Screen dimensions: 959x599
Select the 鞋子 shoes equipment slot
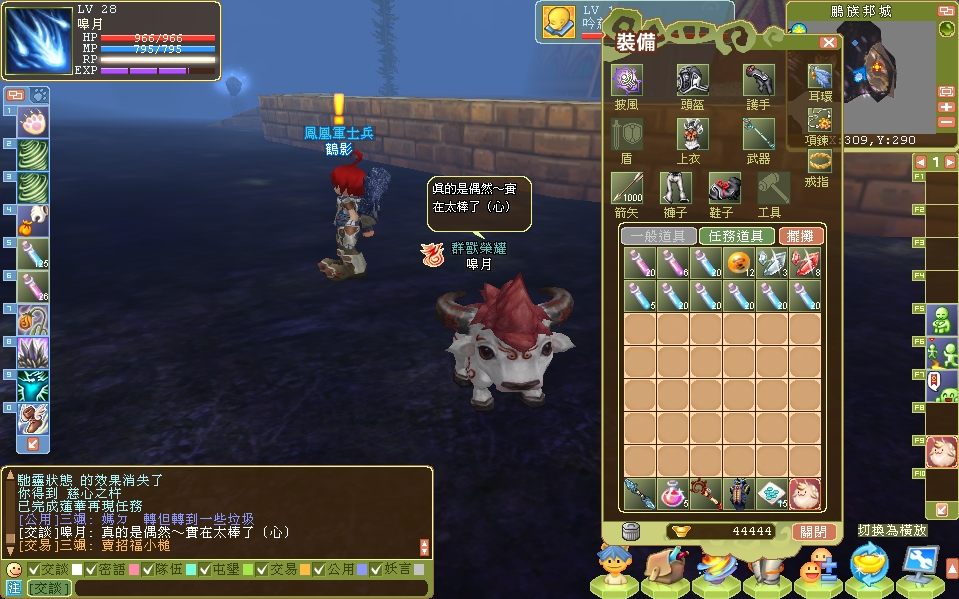pos(723,188)
